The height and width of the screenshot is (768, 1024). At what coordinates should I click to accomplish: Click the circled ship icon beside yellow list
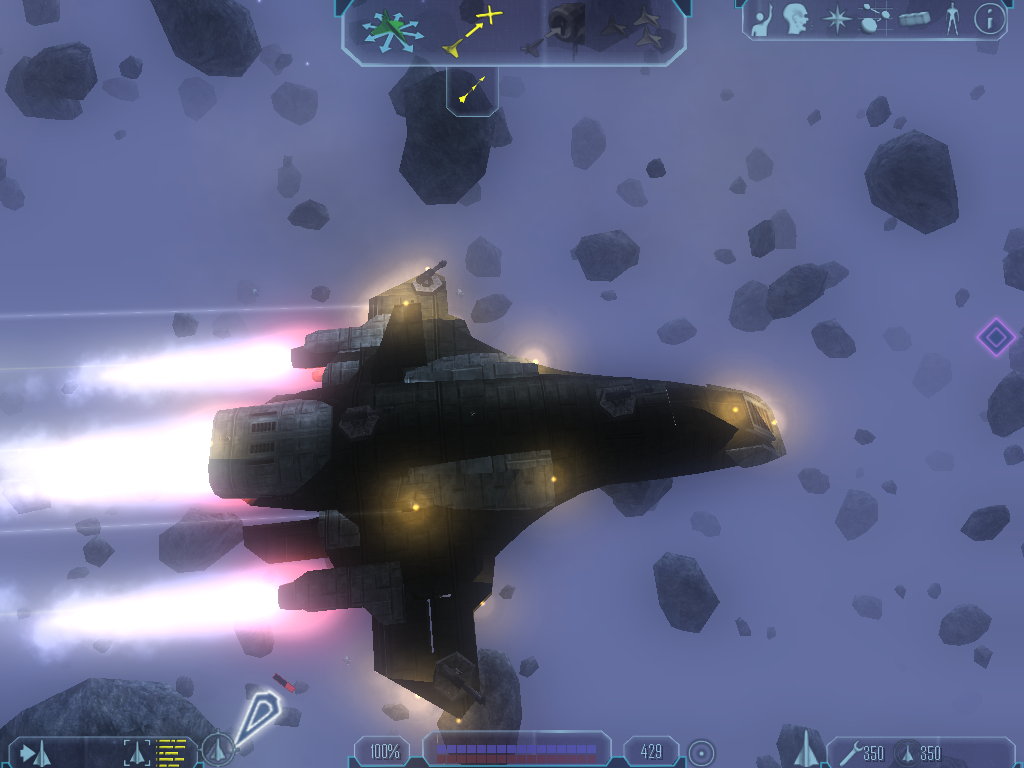tap(218, 750)
